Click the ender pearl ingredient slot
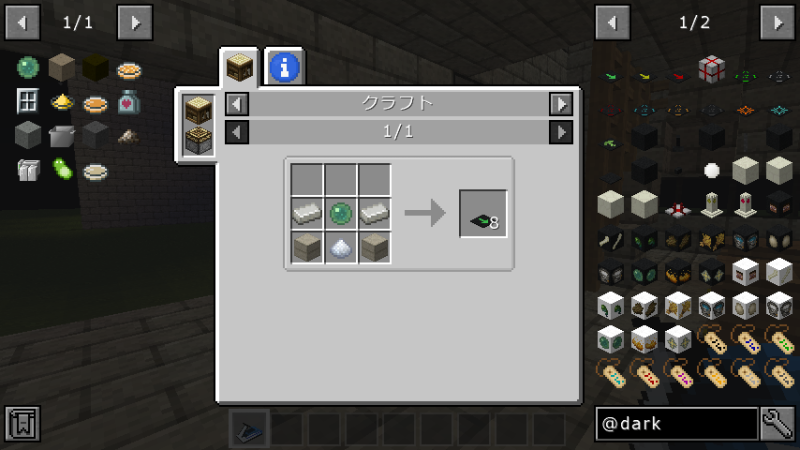 (x=341, y=213)
